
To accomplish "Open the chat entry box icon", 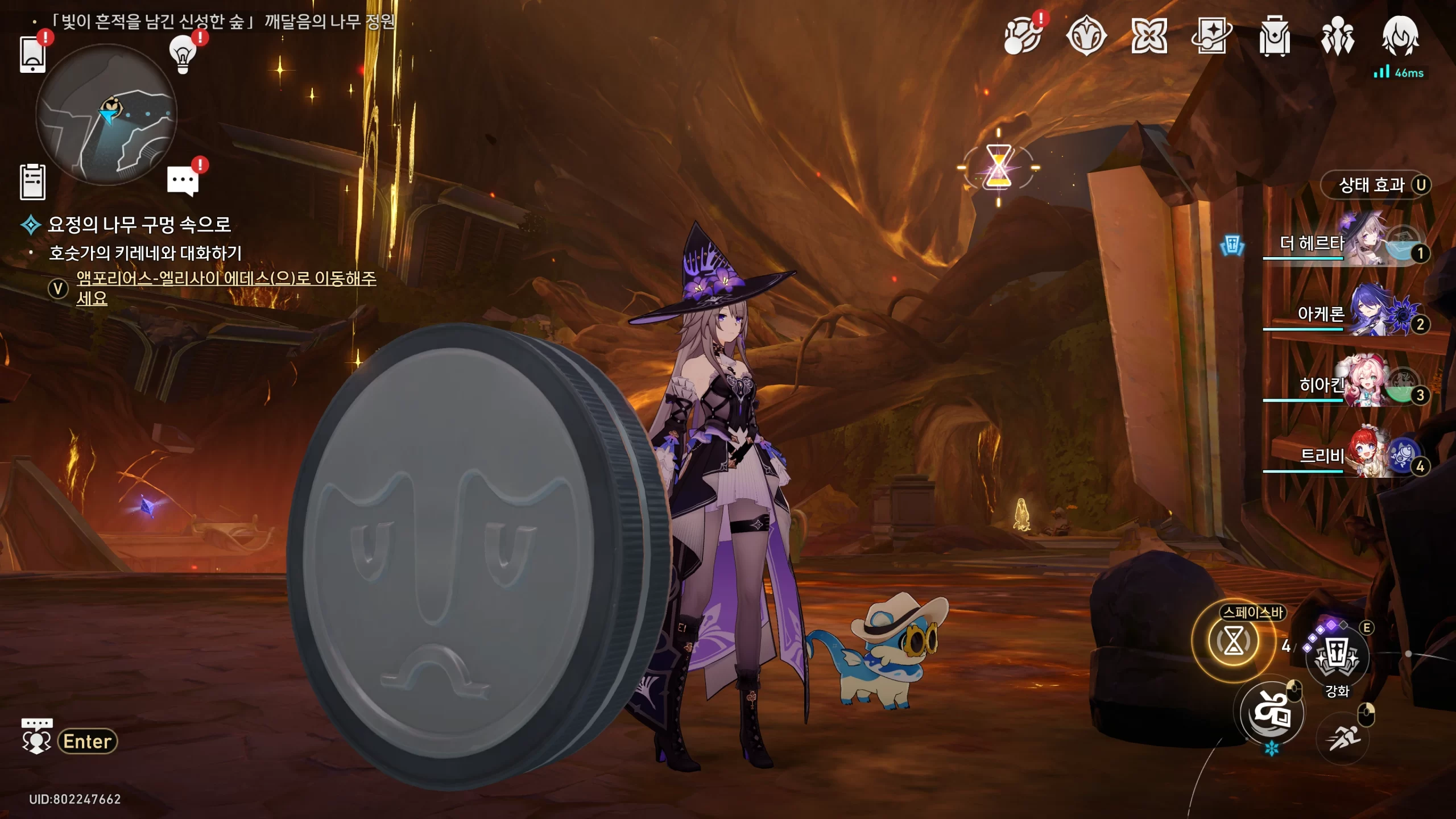I will 37,736.
